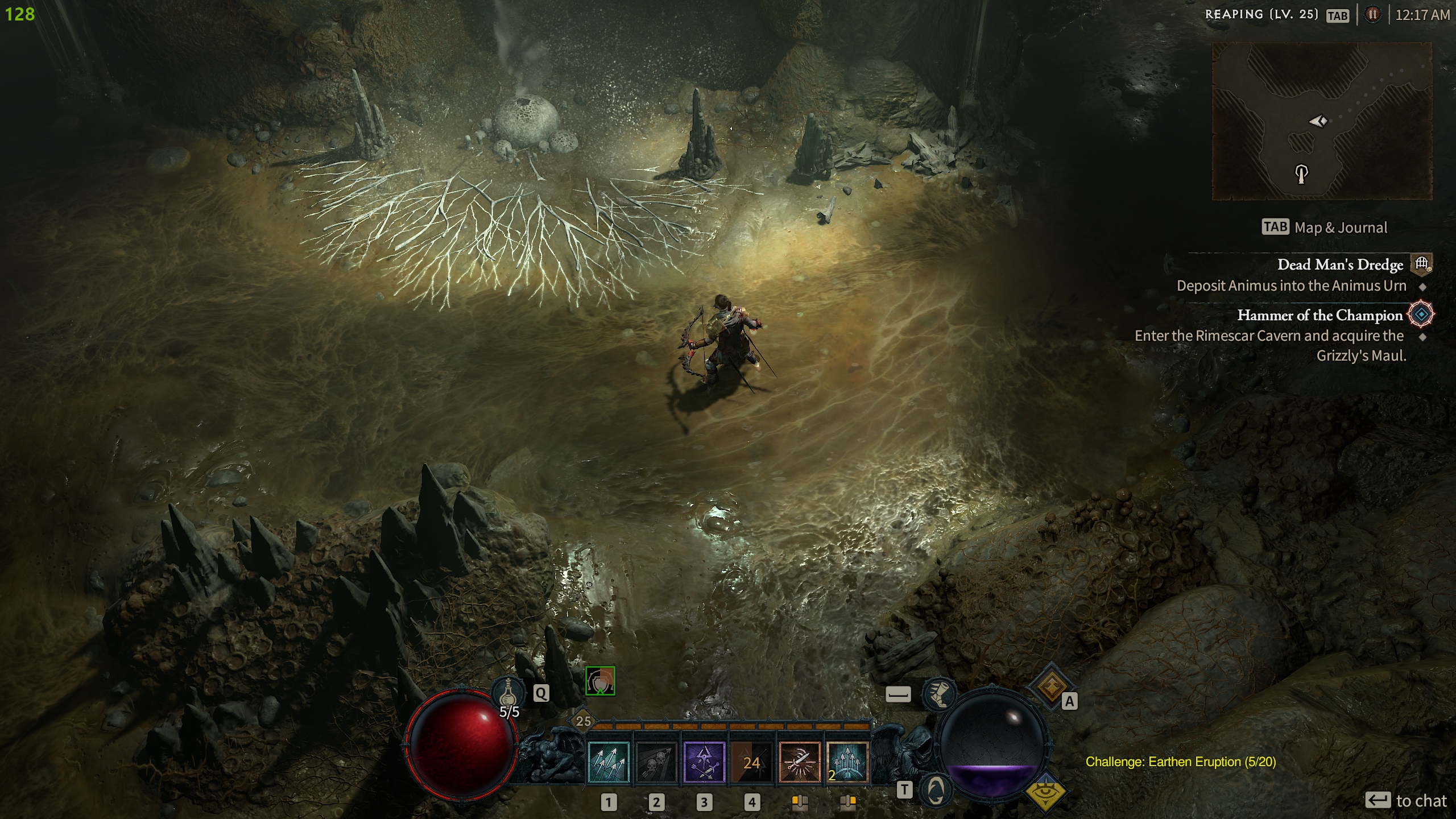Viewport: 1456px width, 819px height.
Task: Select the greyed-out skull arrows skill
Action: point(656,763)
